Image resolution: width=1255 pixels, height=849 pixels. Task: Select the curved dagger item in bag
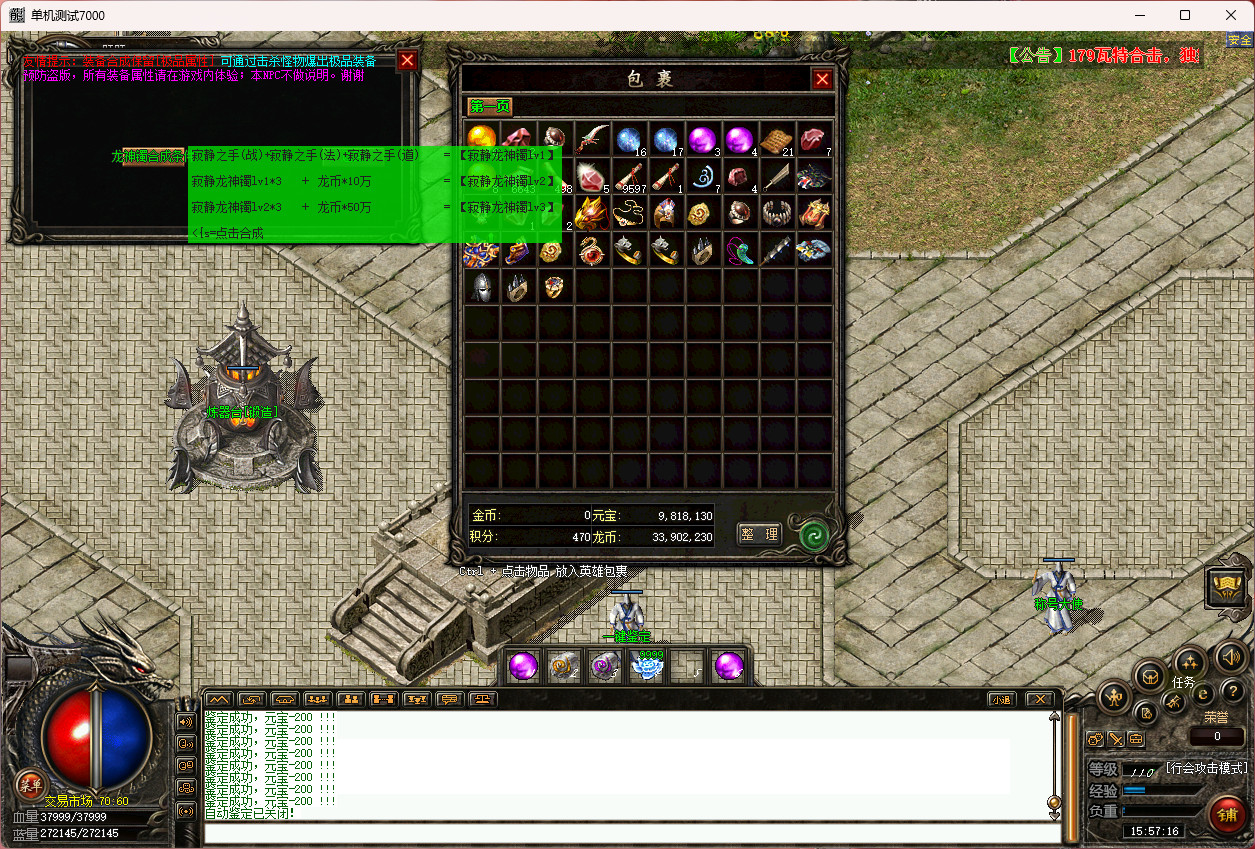point(593,138)
